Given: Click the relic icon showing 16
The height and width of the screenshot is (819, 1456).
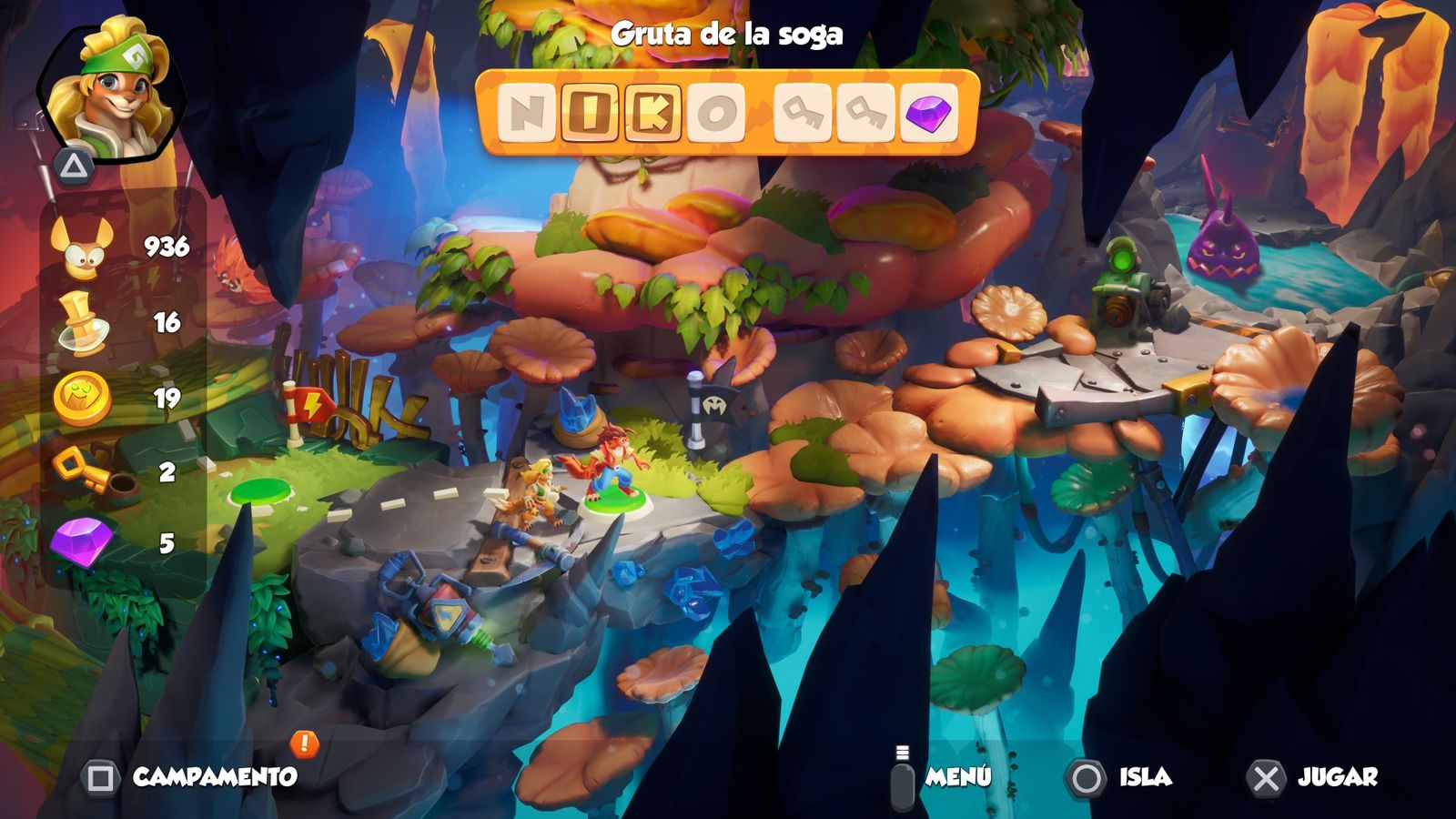Looking at the screenshot, I should coord(80,321).
